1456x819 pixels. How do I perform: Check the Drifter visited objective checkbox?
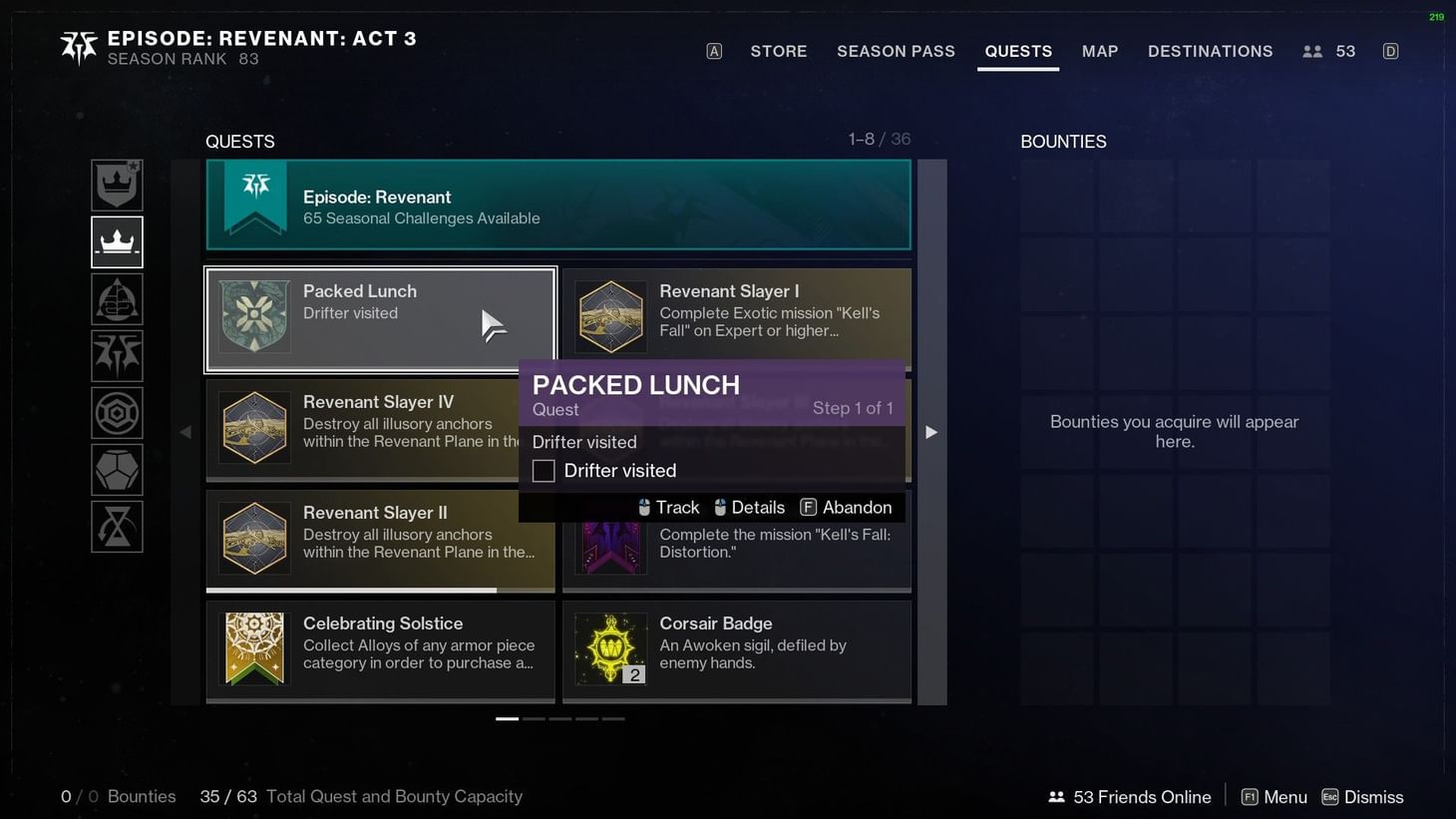(x=544, y=470)
